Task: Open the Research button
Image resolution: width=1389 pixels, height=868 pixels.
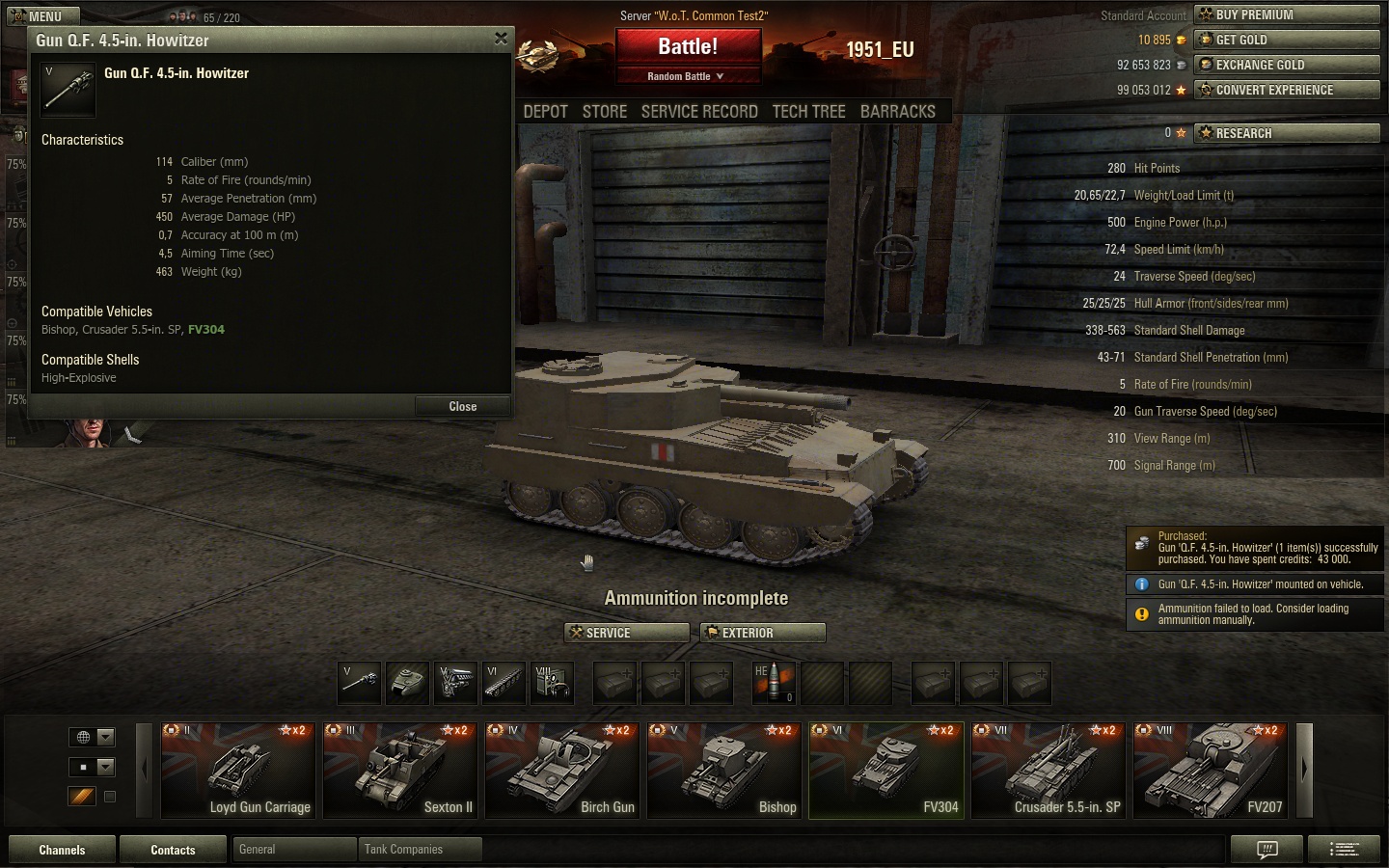Action: click(x=1287, y=133)
